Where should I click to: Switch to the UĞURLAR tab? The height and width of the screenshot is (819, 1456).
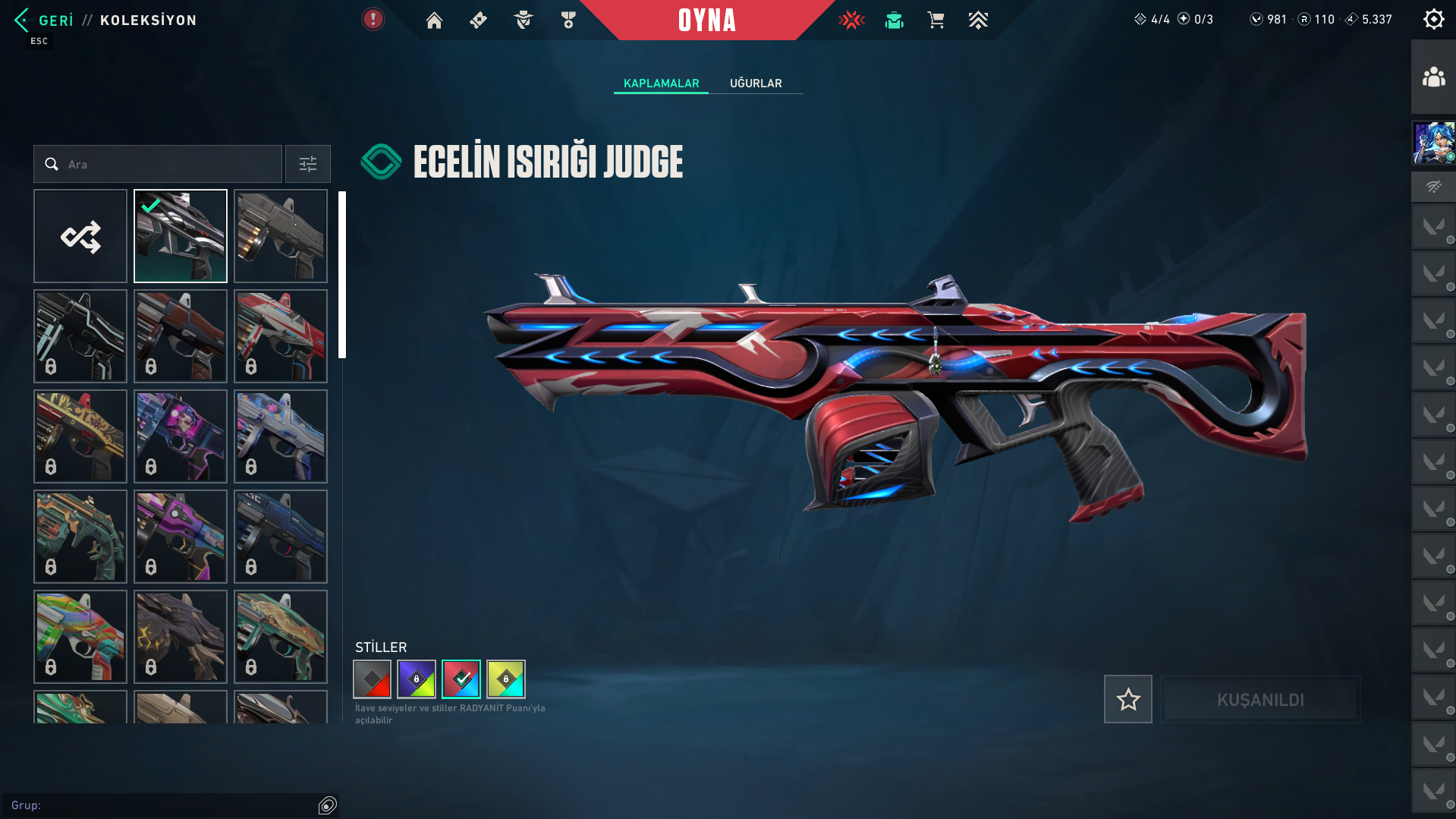[x=756, y=83]
